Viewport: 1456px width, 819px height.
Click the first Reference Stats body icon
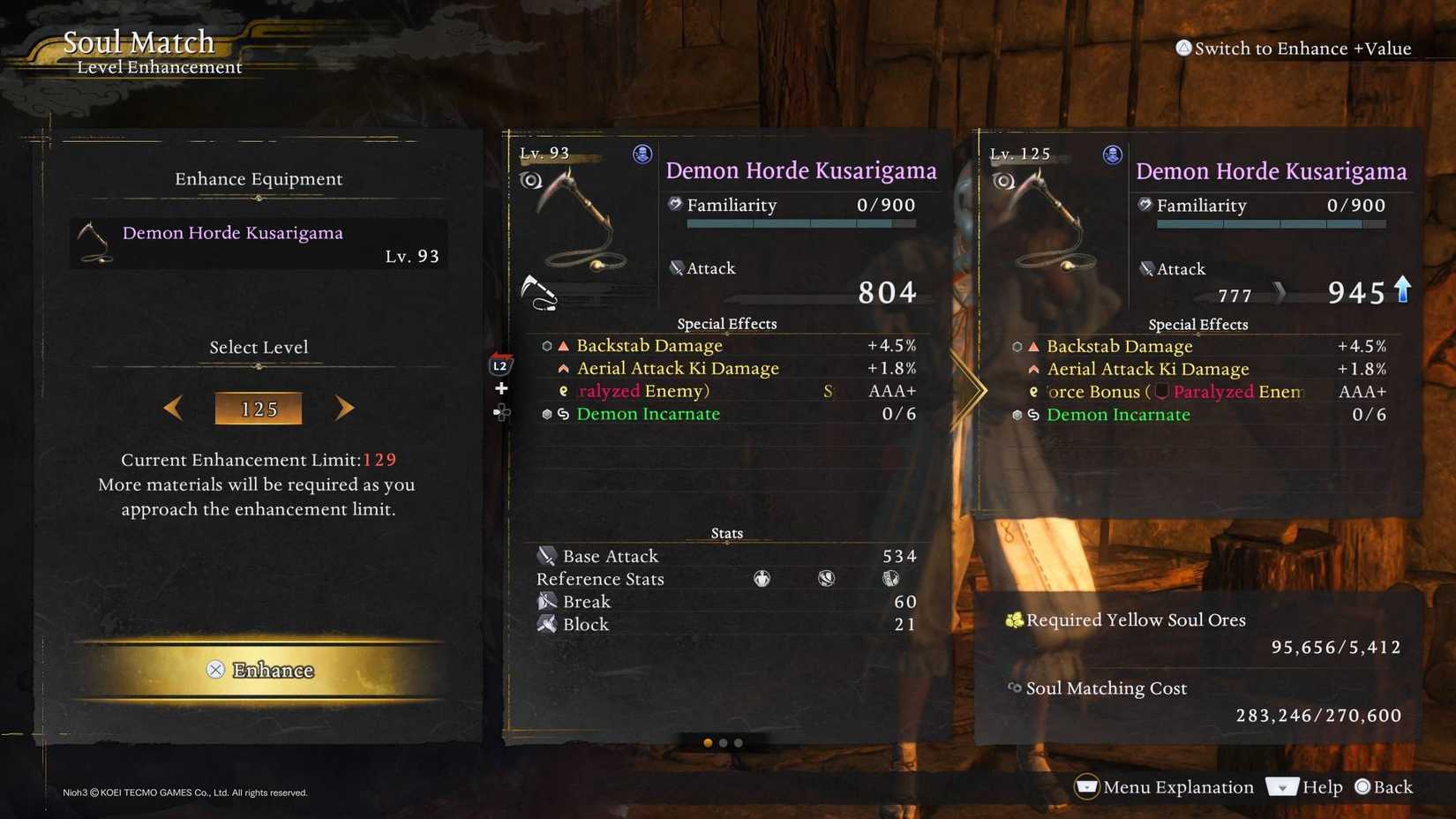[x=762, y=579]
